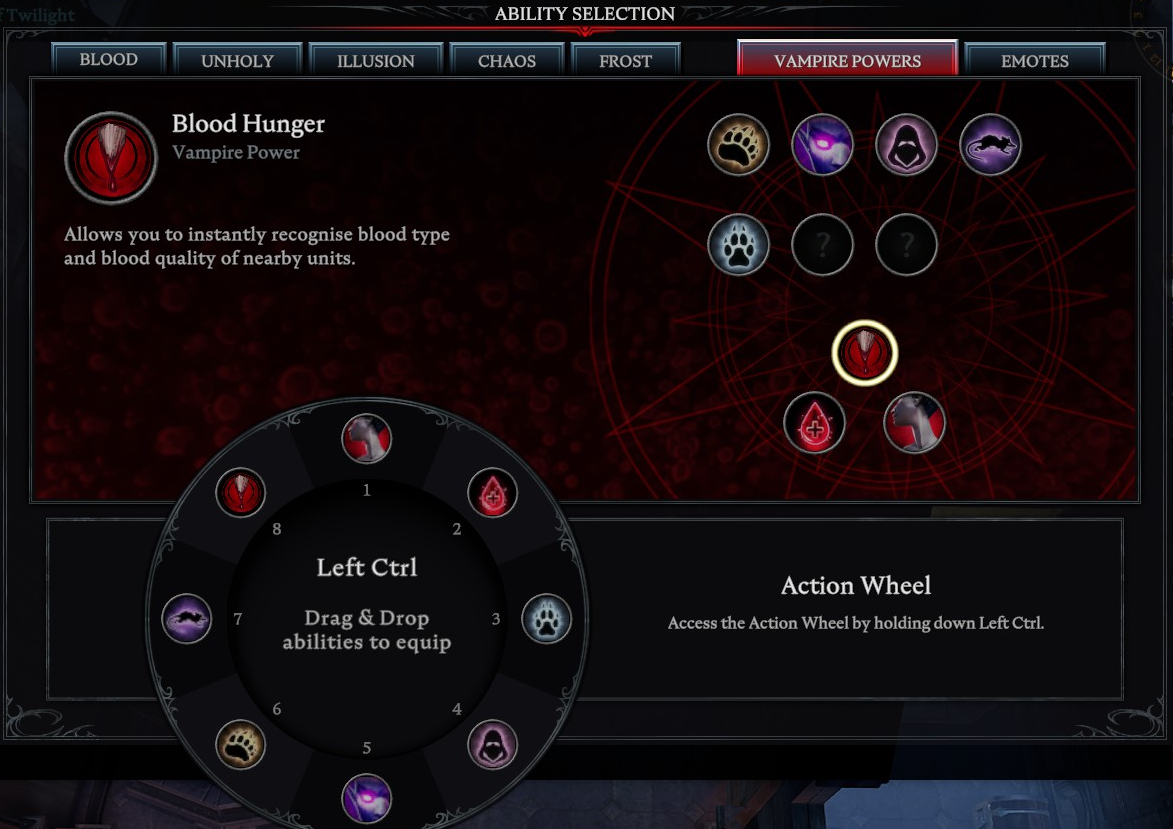Switch to the Blood tab
This screenshot has height=829, width=1173.
pos(109,60)
